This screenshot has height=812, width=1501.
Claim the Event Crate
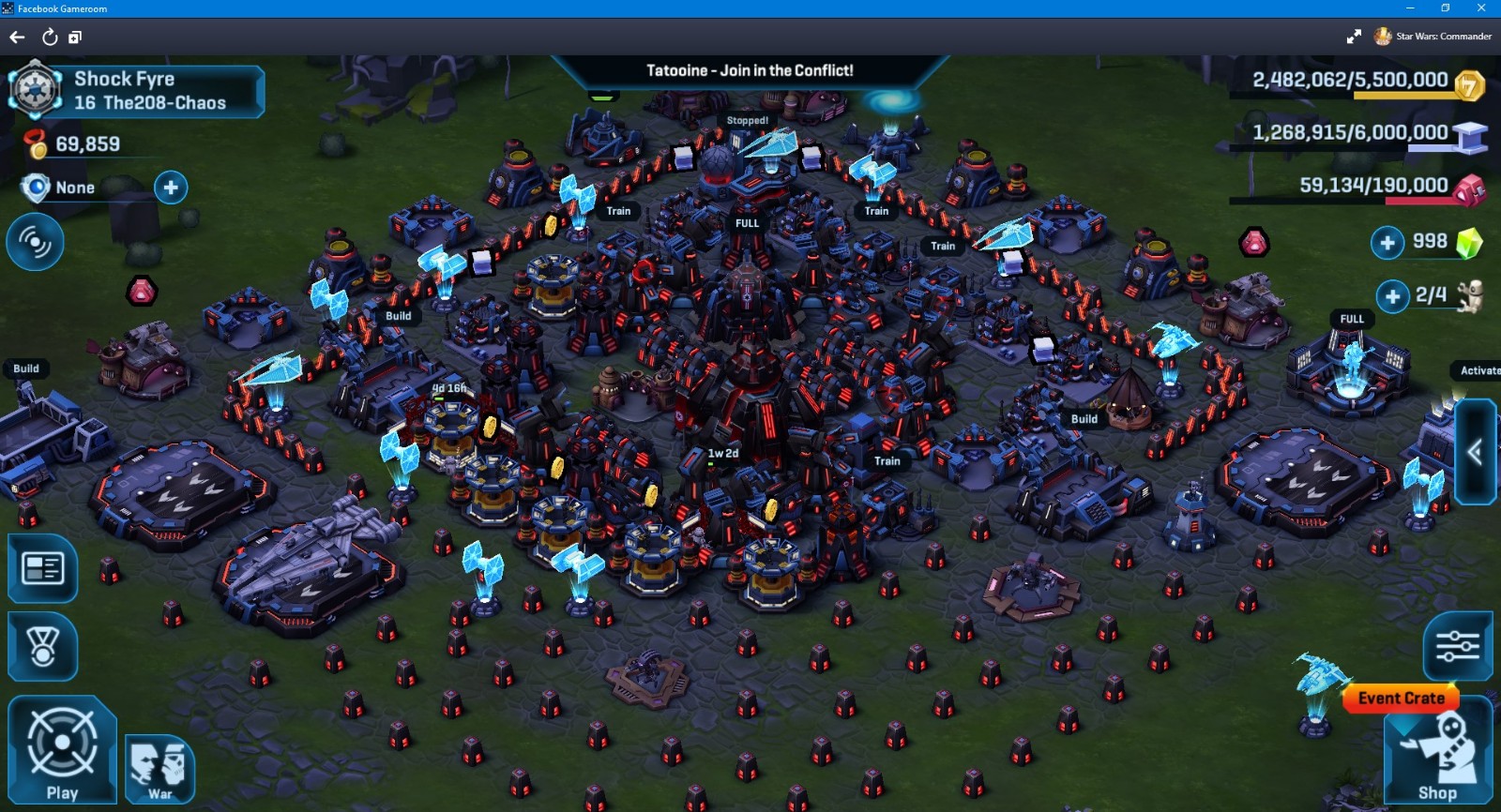(x=1401, y=699)
